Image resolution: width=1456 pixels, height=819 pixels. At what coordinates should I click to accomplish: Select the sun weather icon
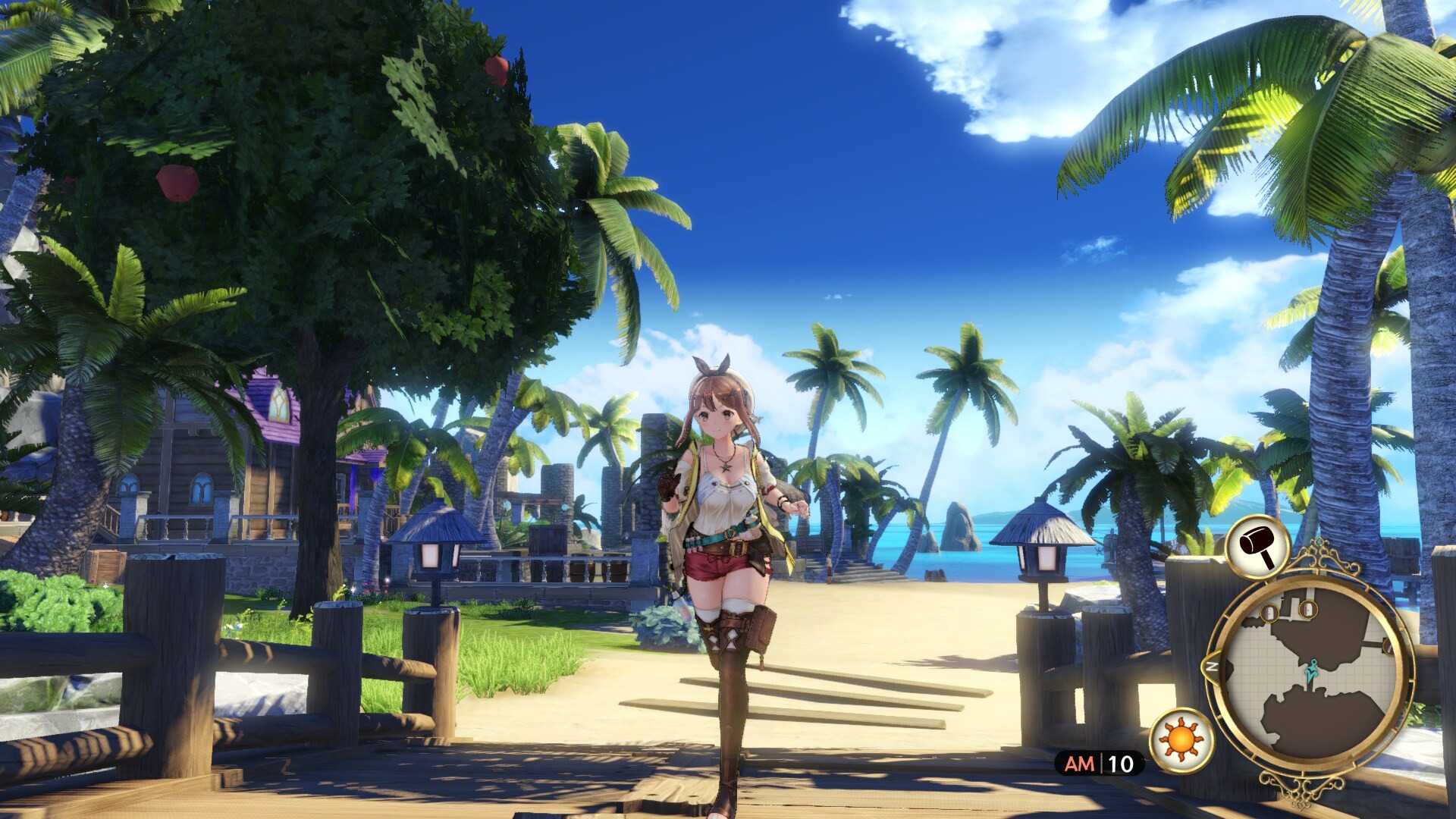tap(1180, 738)
